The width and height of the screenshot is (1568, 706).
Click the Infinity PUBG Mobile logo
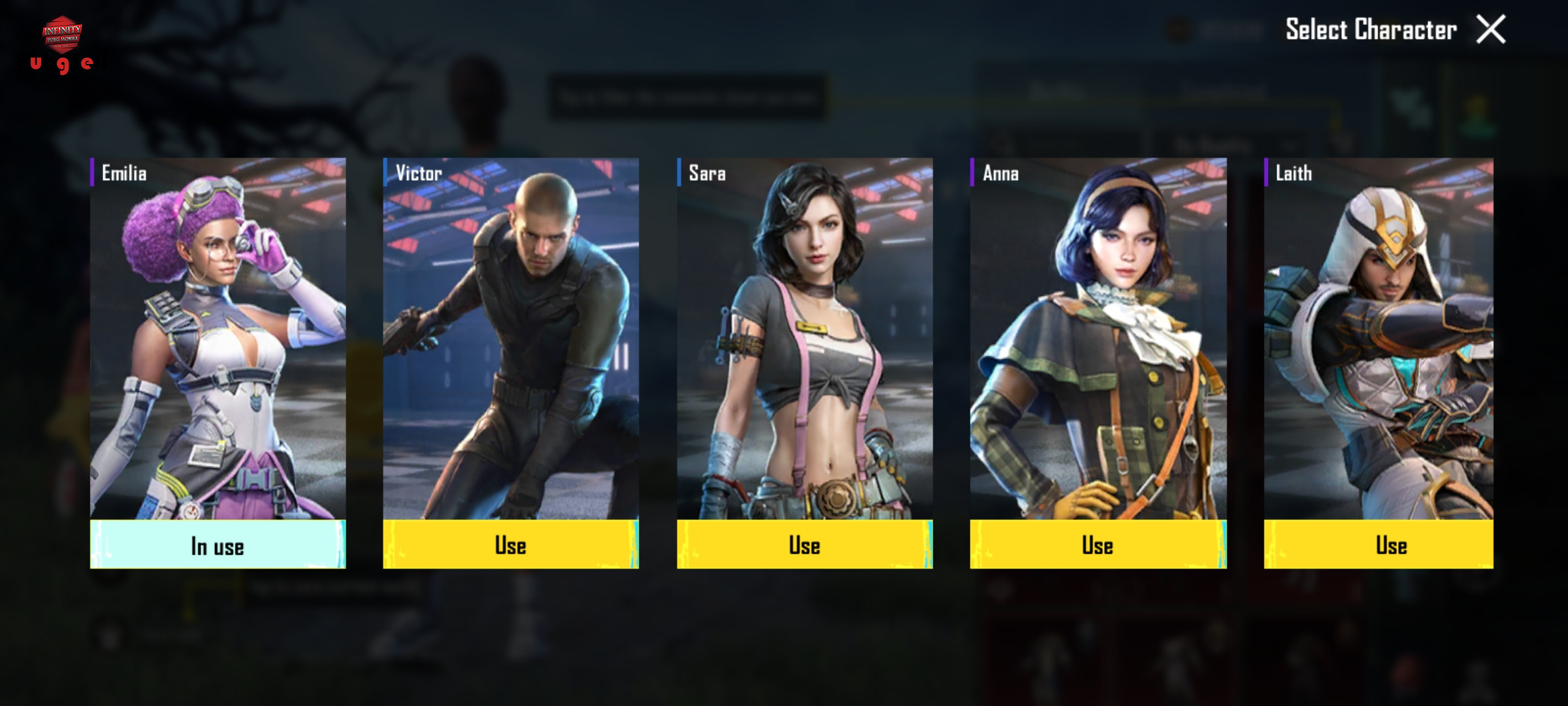pos(62,34)
